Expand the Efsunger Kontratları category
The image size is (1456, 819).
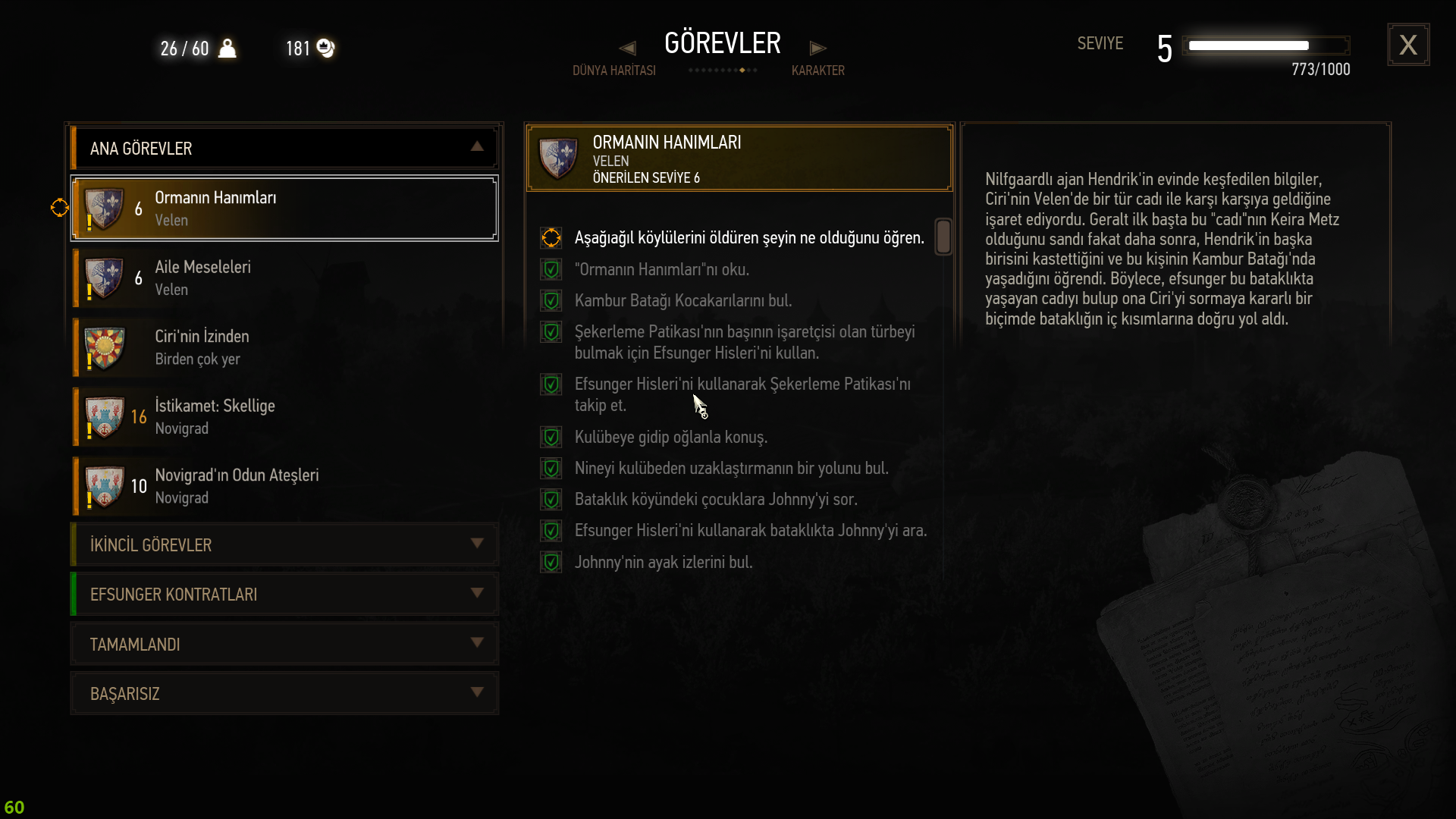(284, 594)
